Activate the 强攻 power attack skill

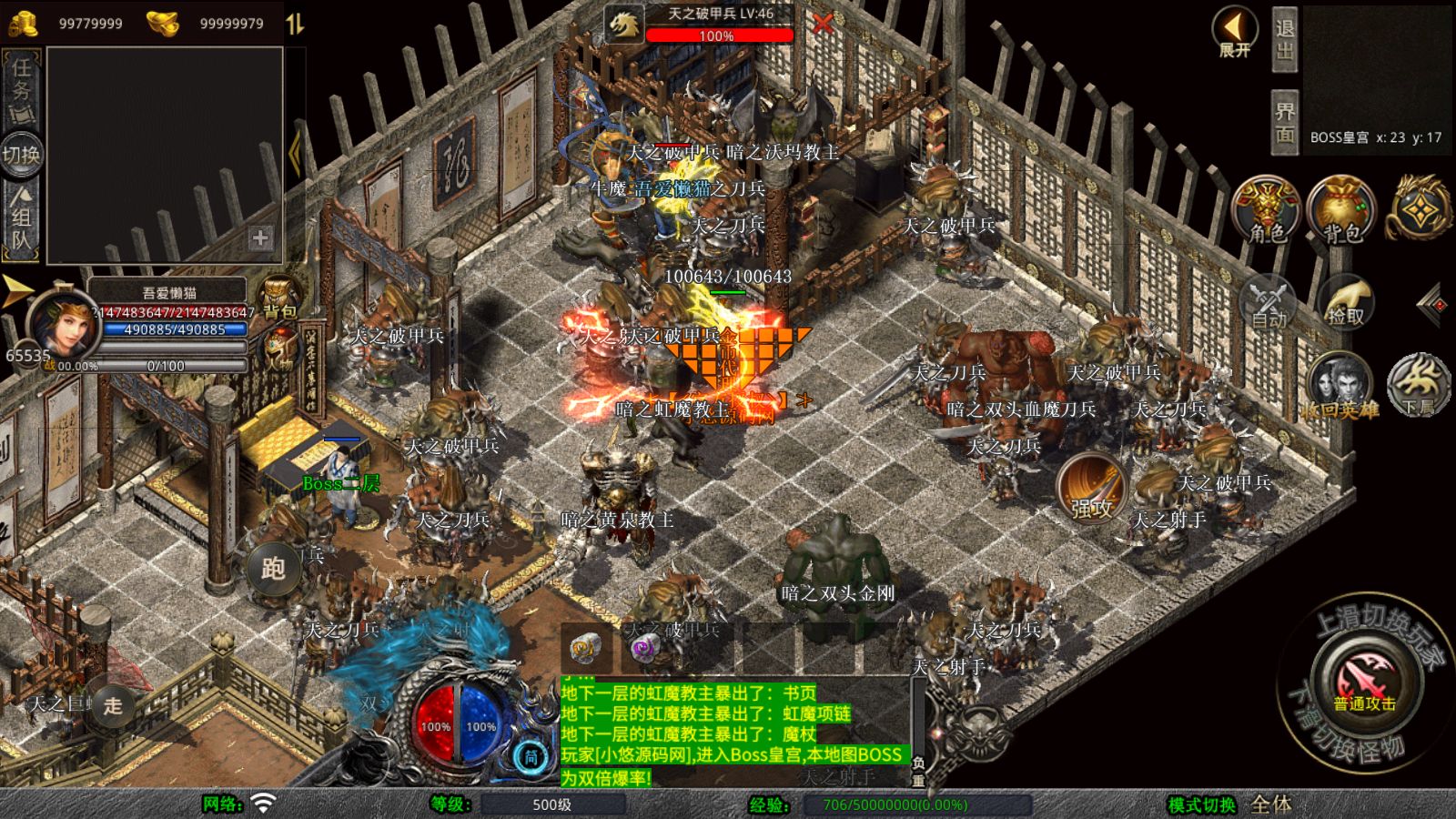click(x=1092, y=489)
